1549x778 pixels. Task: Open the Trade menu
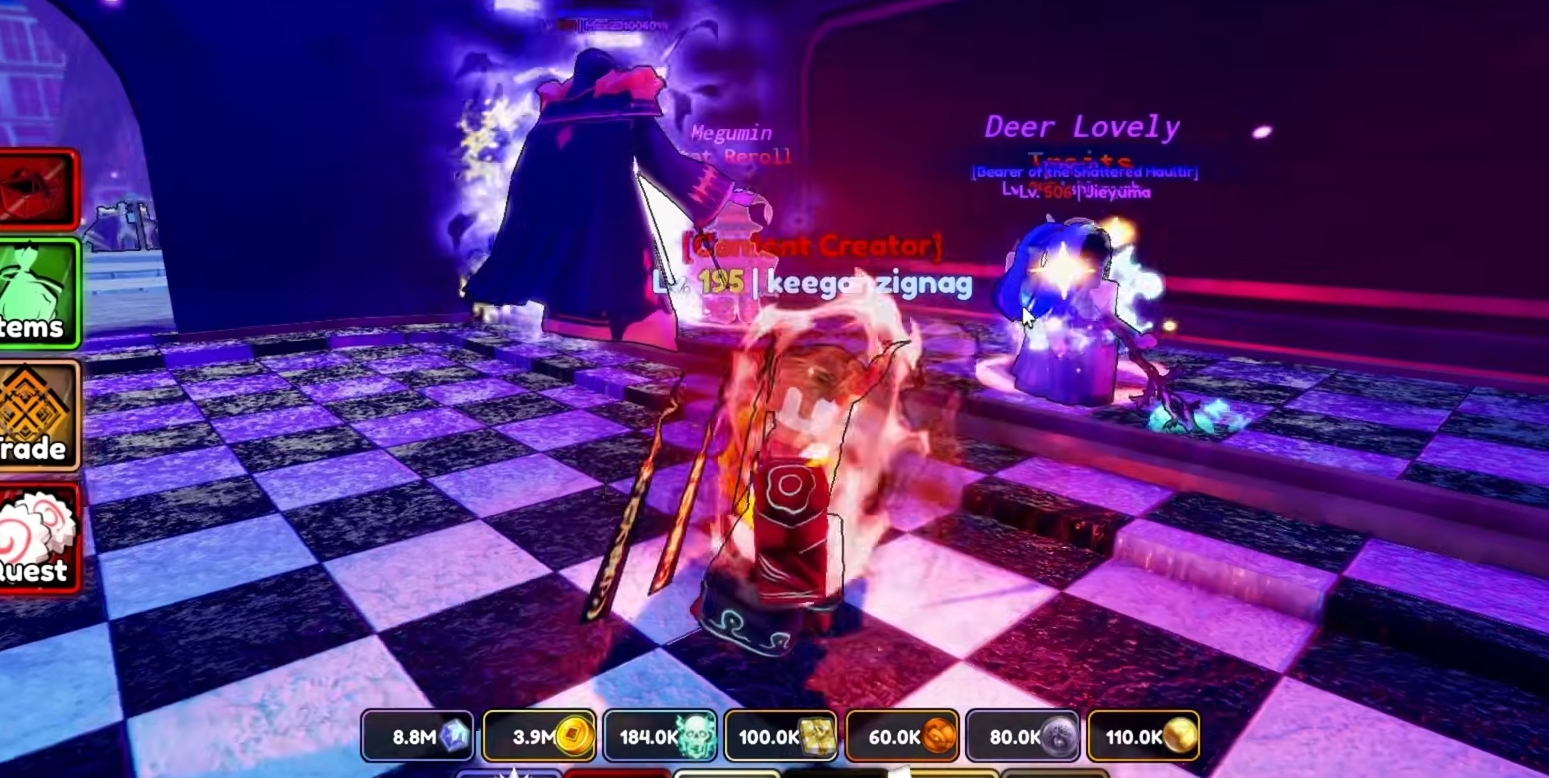(x=38, y=414)
